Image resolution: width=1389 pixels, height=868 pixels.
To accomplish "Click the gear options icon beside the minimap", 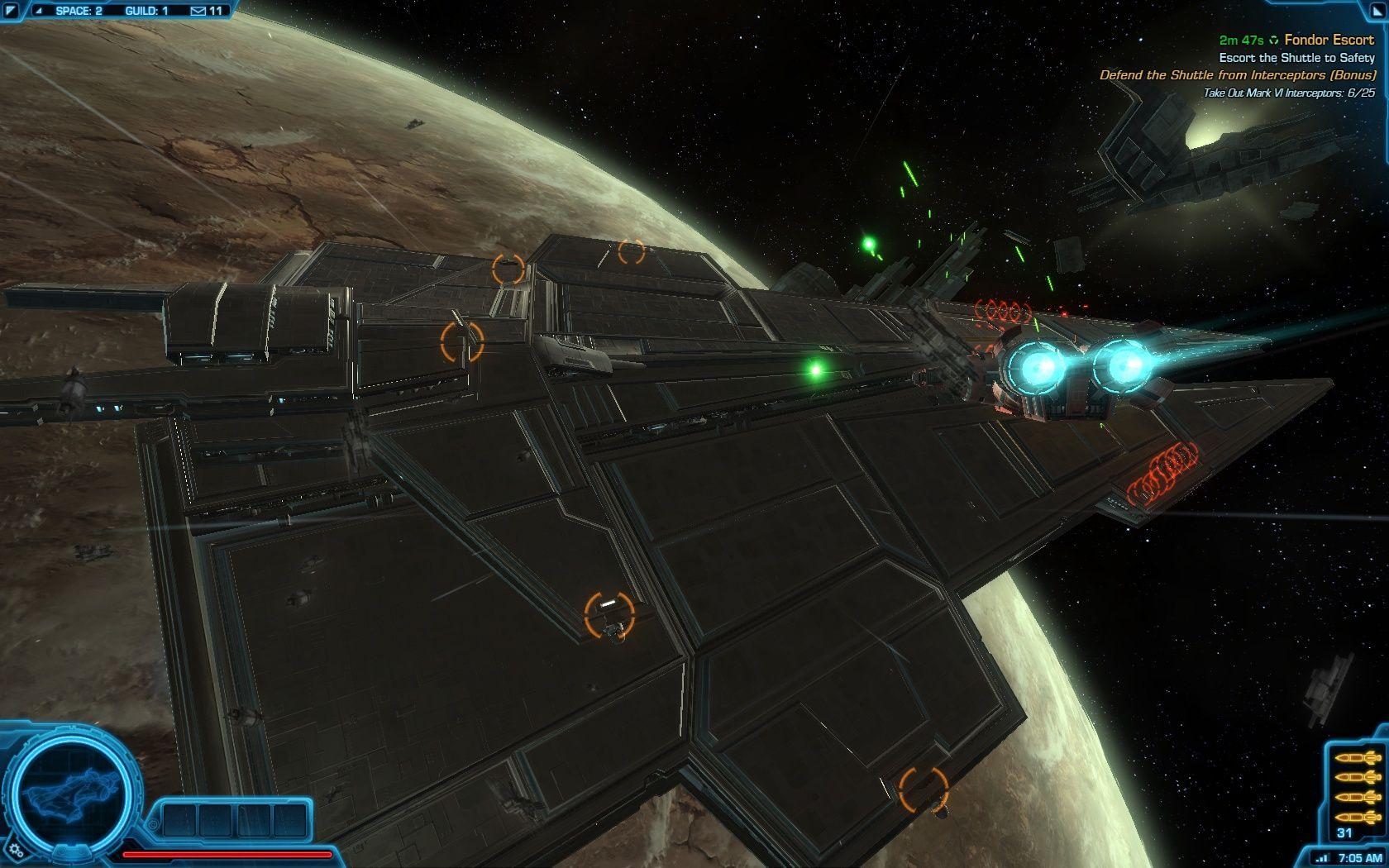I will (14, 851).
